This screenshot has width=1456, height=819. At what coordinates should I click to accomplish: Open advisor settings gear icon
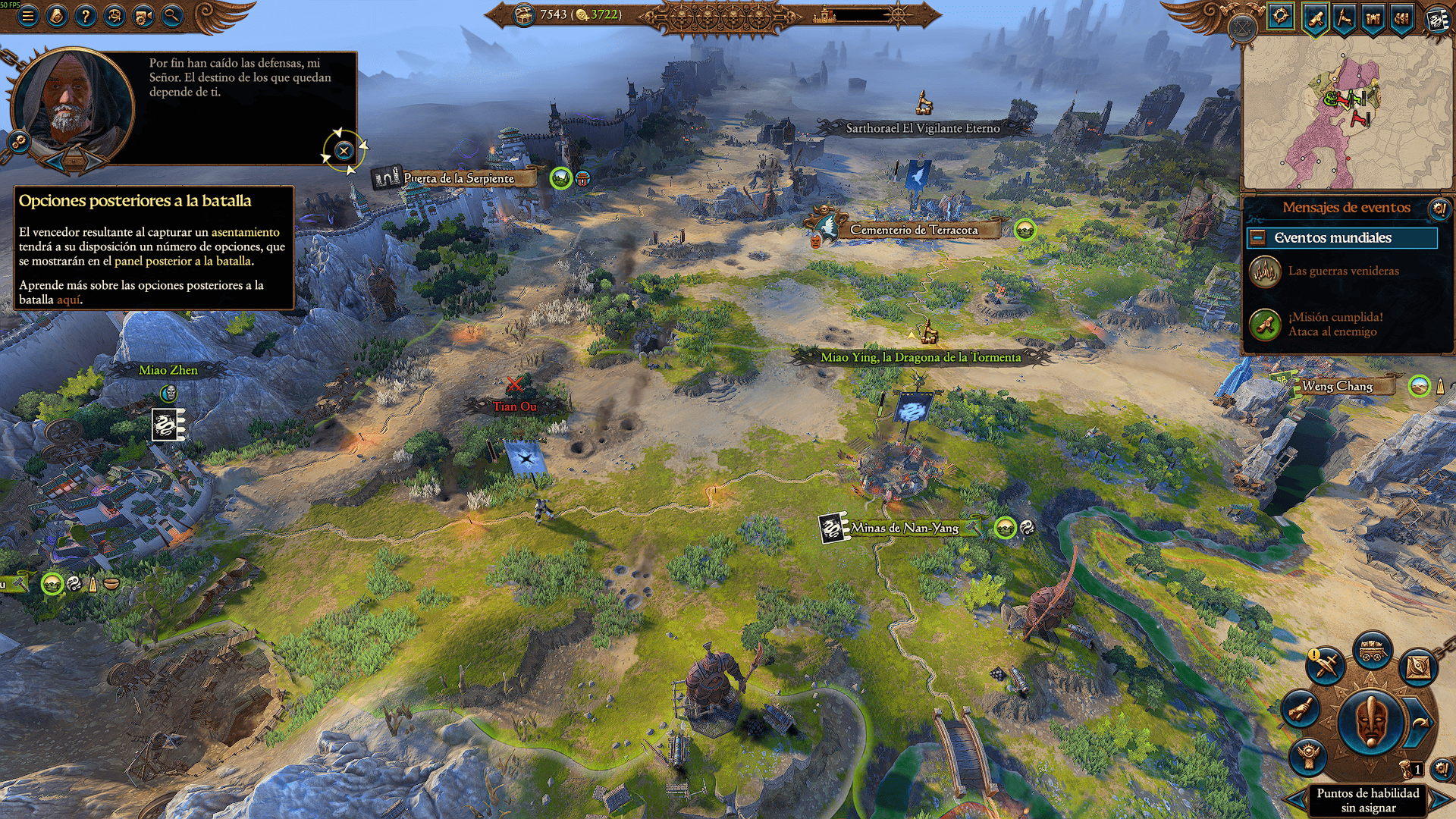tap(17, 141)
